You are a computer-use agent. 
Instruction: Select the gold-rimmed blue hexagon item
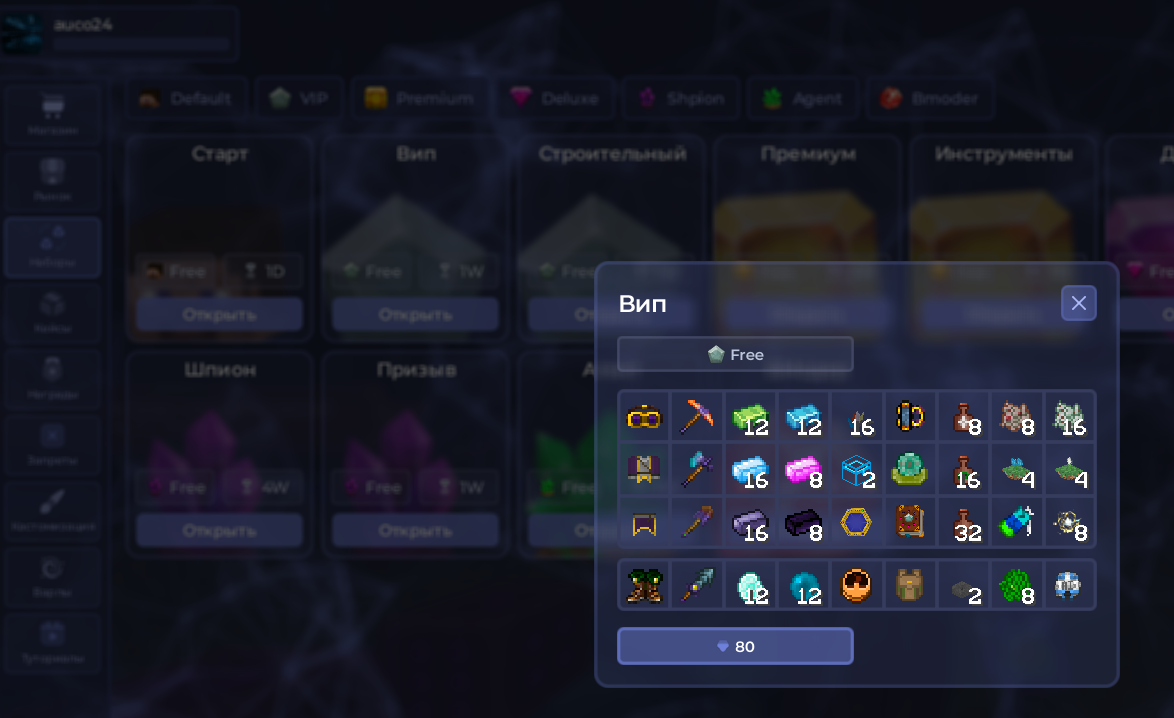[856, 523]
